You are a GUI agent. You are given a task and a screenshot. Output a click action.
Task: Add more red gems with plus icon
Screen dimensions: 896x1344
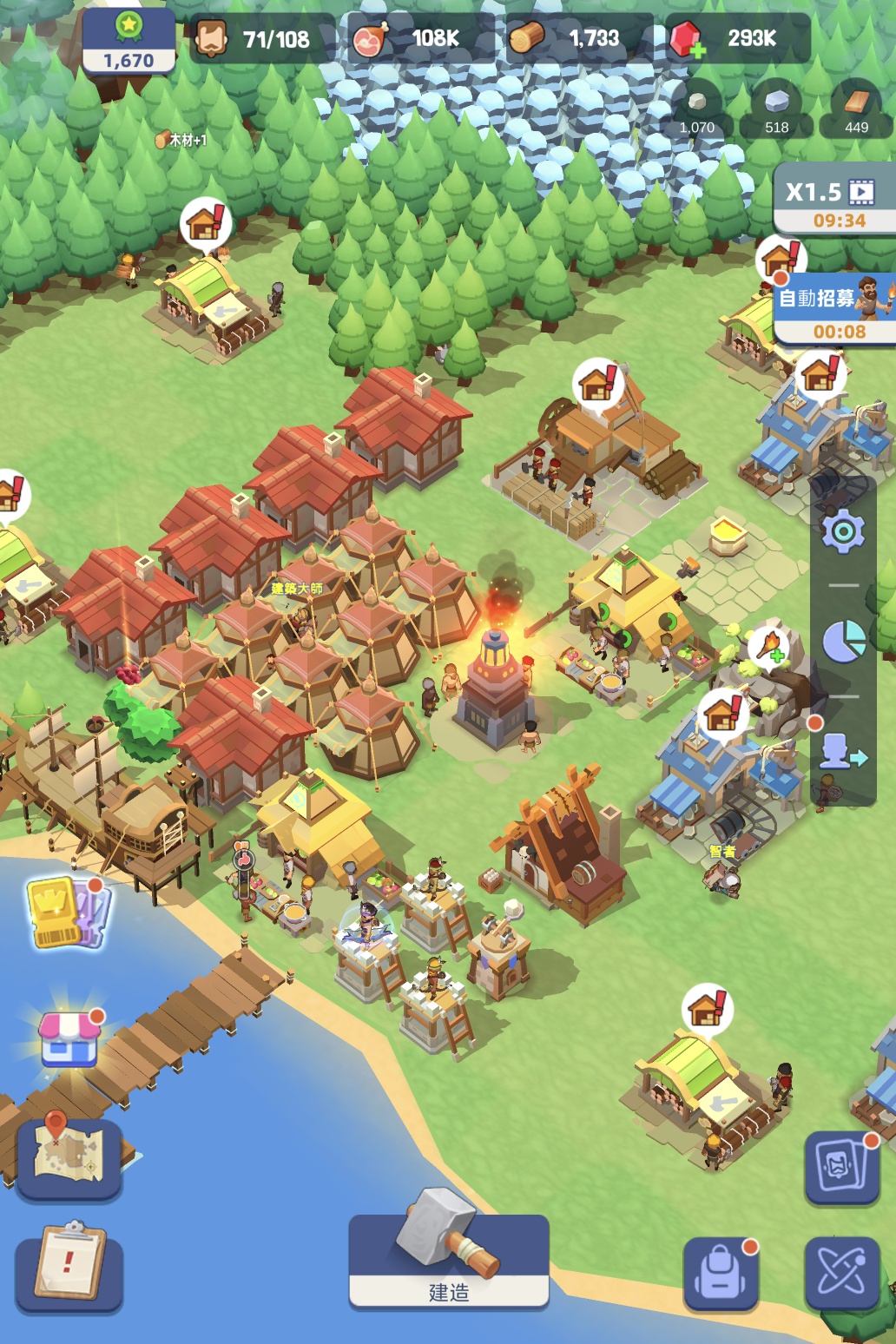[x=688, y=40]
